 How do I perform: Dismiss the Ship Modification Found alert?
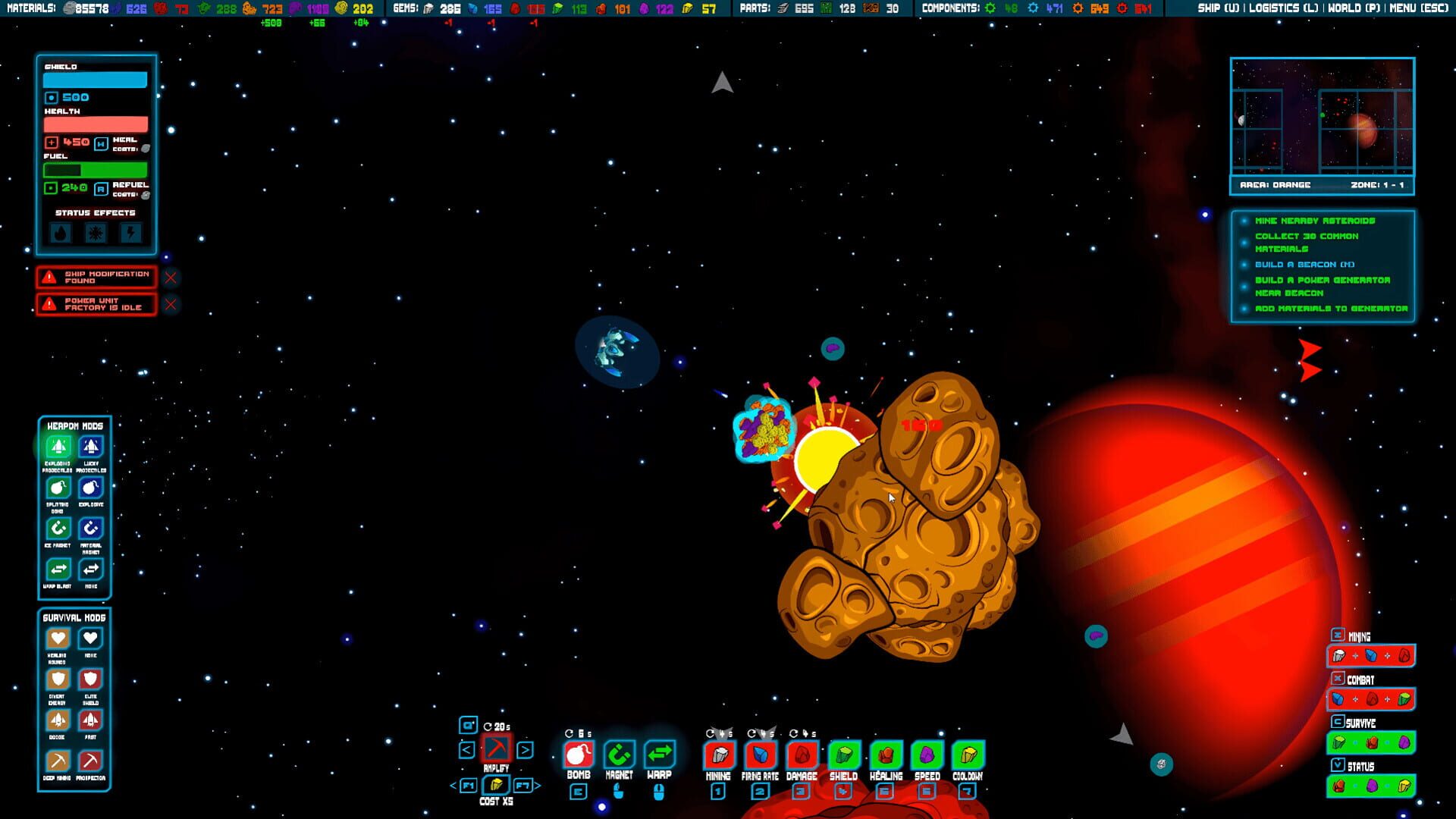(170, 278)
